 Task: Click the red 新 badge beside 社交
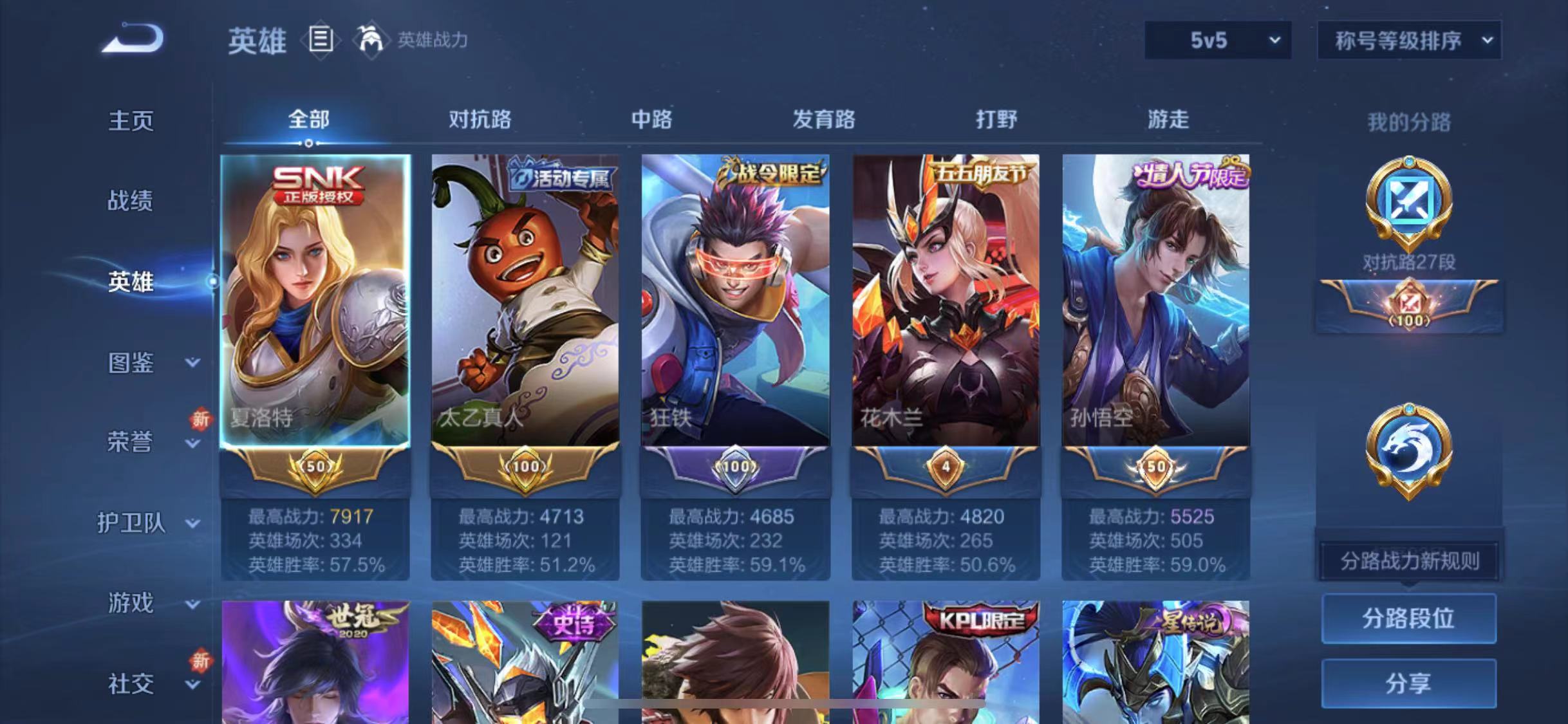pos(200,662)
